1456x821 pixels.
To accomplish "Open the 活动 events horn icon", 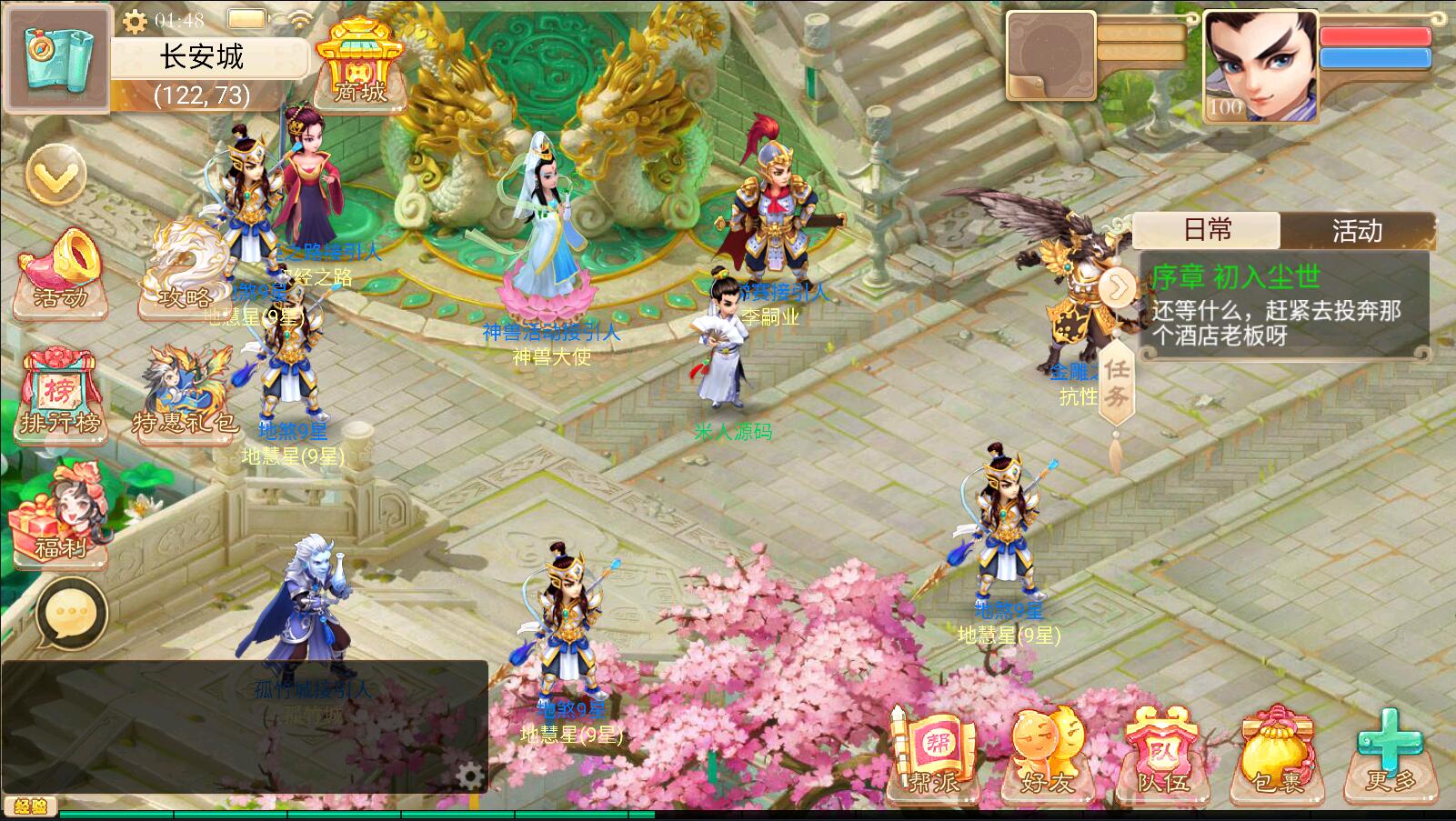I will pyautogui.click(x=60, y=268).
